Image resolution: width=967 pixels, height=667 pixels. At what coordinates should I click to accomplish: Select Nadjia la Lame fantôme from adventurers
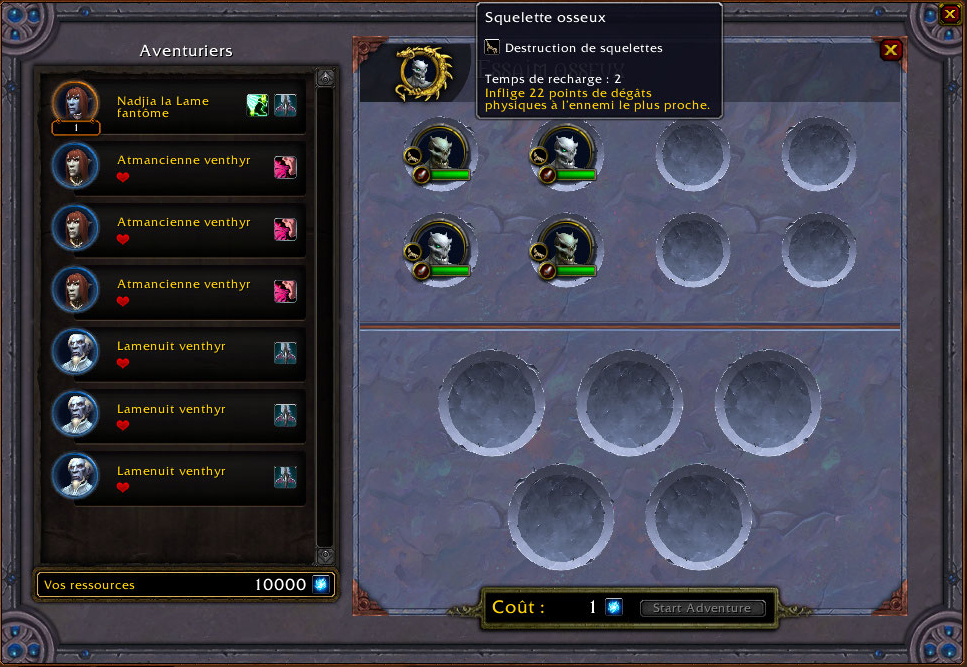(x=162, y=106)
